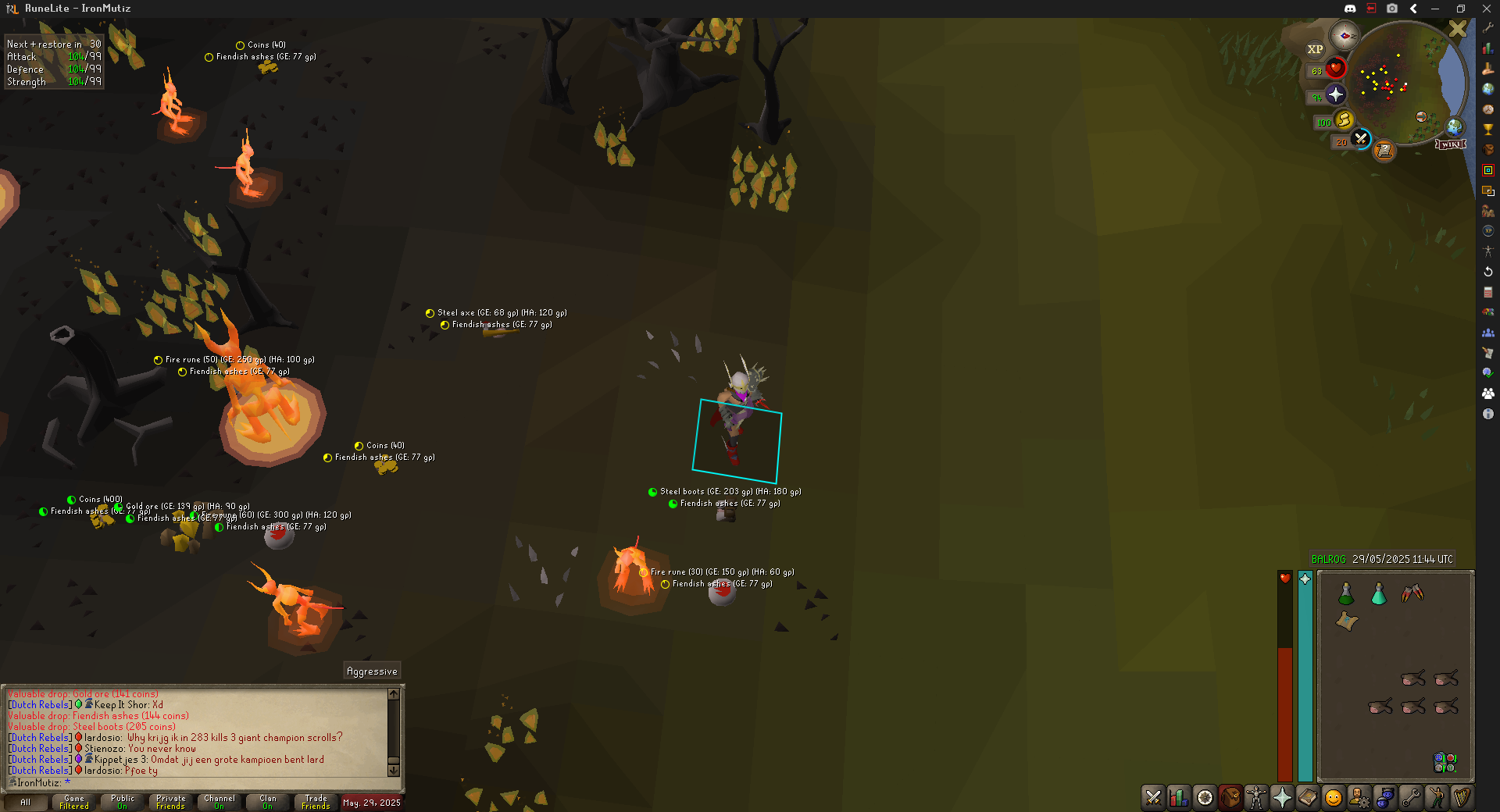Screen dimensions: 1500x812
Task: Toggle the XP drops button
Action: [x=1316, y=49]
